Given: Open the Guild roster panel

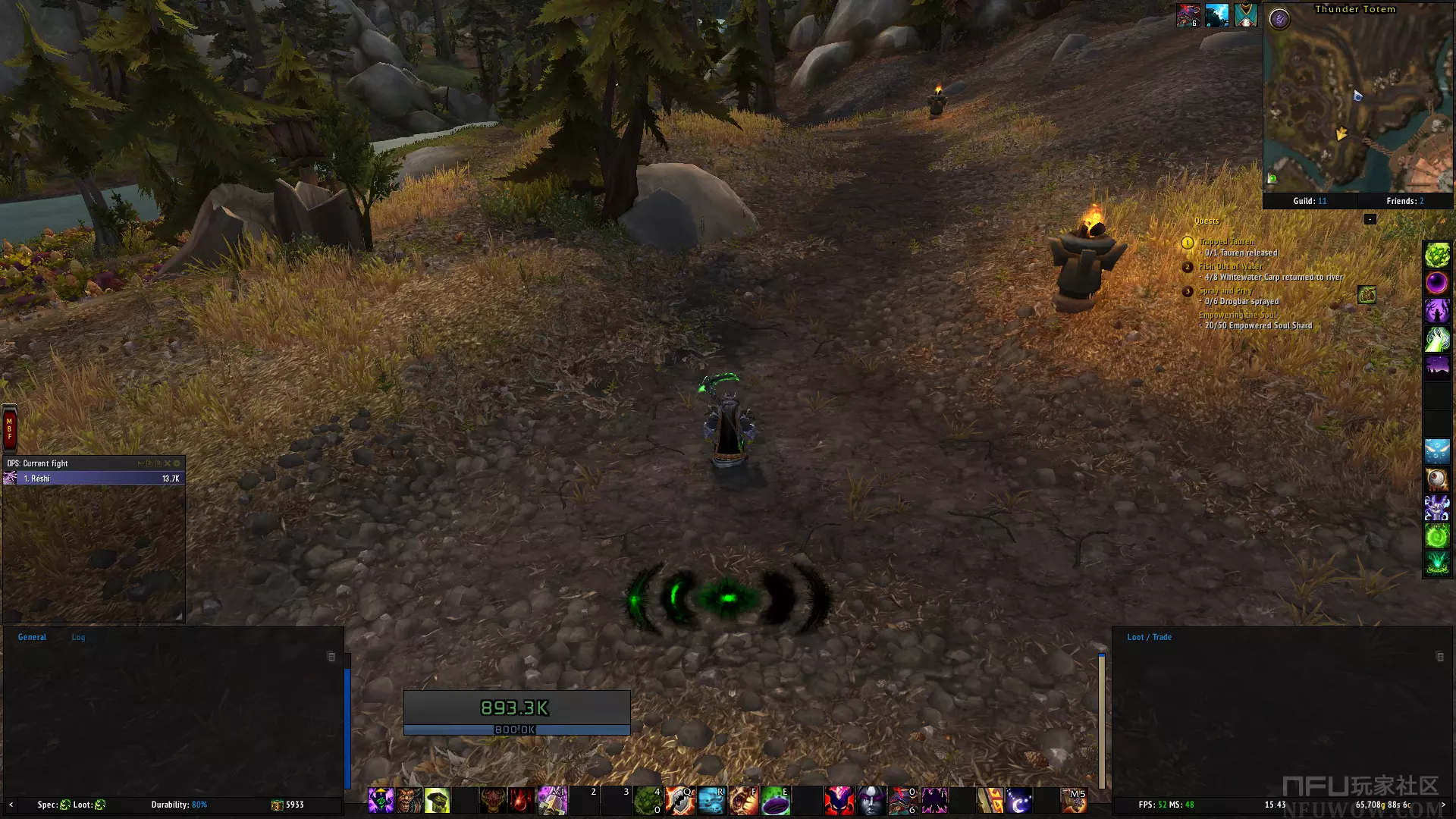Looking at the screenshot, I should 1310,201.
